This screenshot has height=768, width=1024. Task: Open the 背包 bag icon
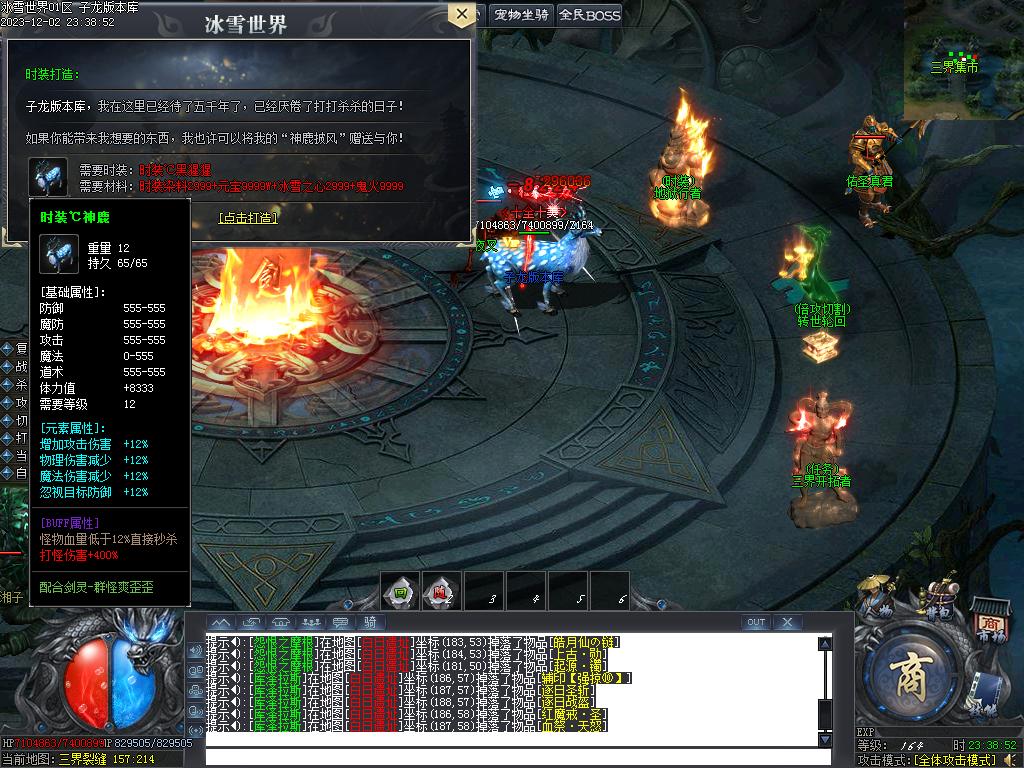pos(939,598)
